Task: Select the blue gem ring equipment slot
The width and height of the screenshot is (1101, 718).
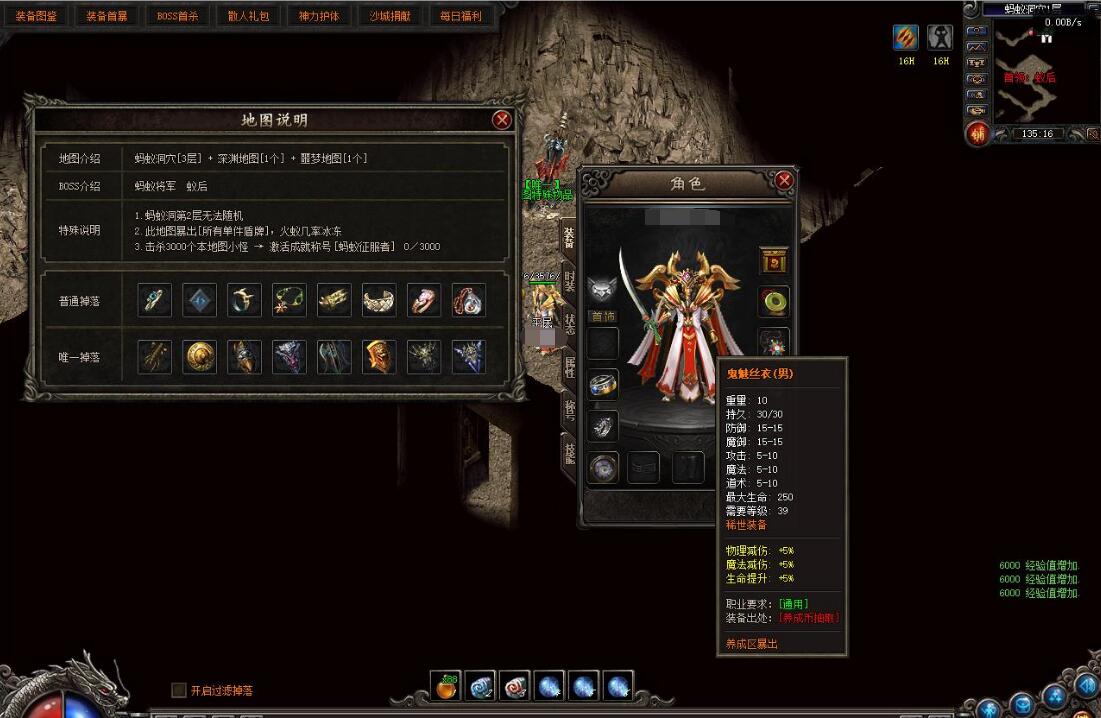Action: [x=603, y=385]
